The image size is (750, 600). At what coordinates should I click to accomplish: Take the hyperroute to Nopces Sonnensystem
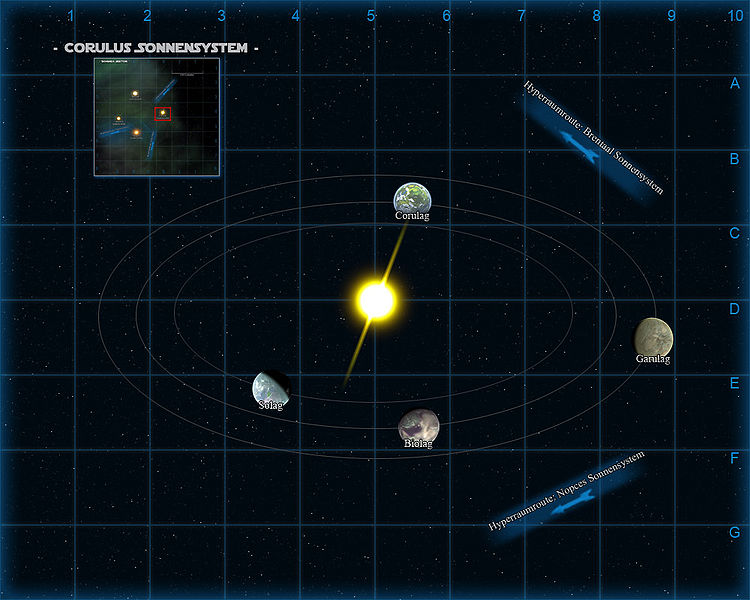566,493
